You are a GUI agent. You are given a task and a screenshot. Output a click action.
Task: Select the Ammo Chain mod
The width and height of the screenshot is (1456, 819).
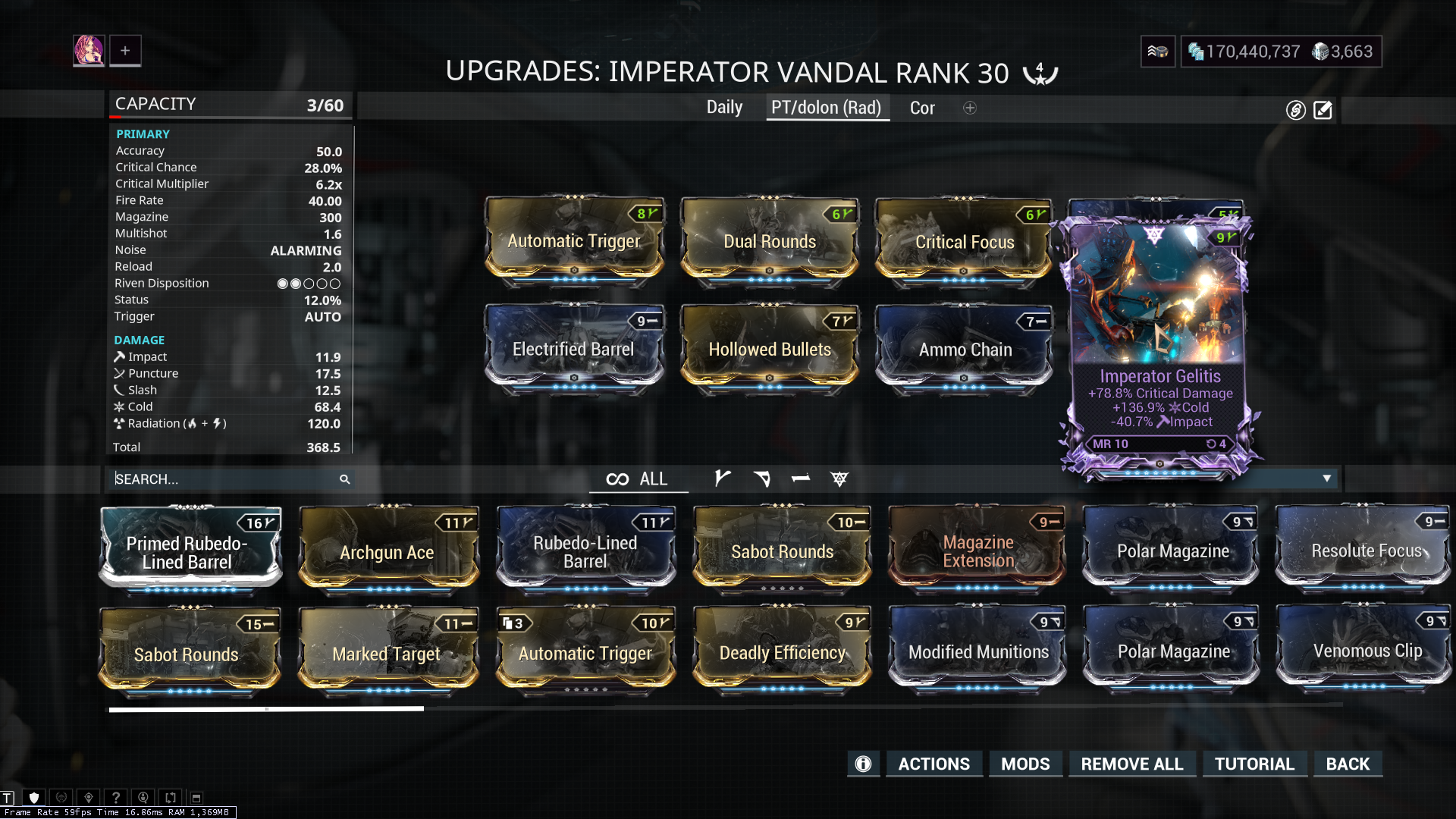click(965, 349)
